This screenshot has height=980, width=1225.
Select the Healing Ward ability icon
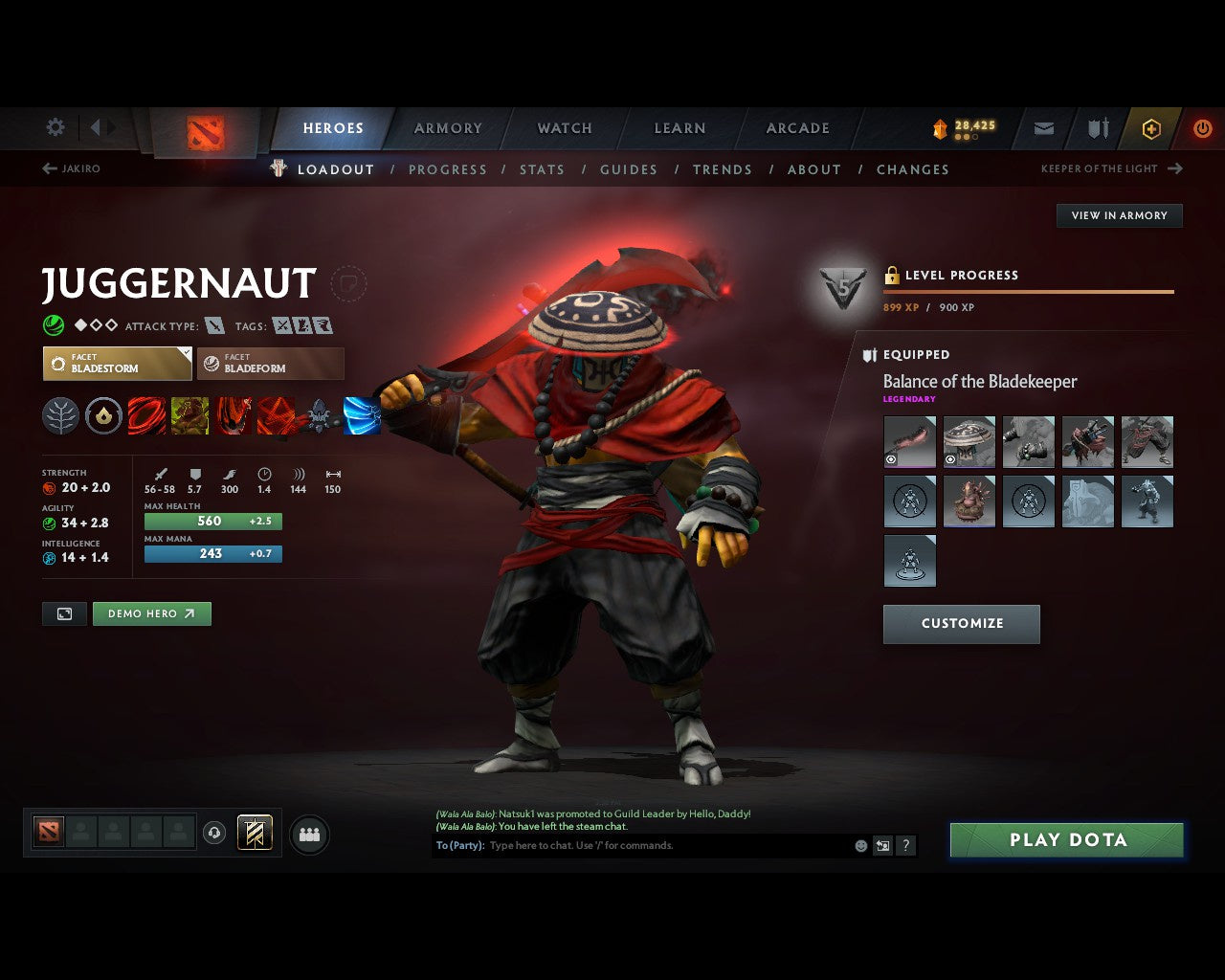coord(189,415)
